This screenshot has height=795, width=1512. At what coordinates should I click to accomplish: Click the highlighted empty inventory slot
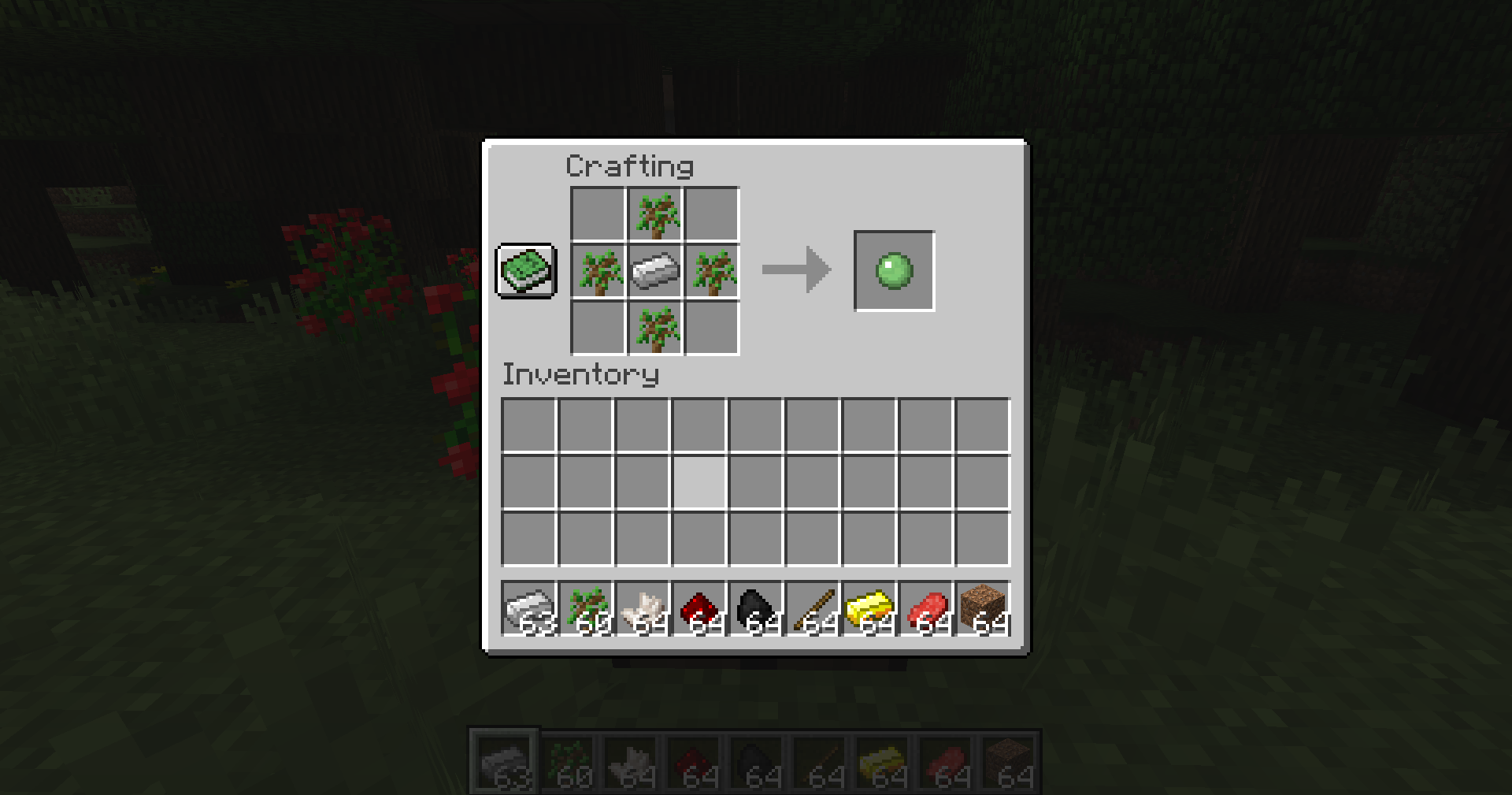point(699,483)
